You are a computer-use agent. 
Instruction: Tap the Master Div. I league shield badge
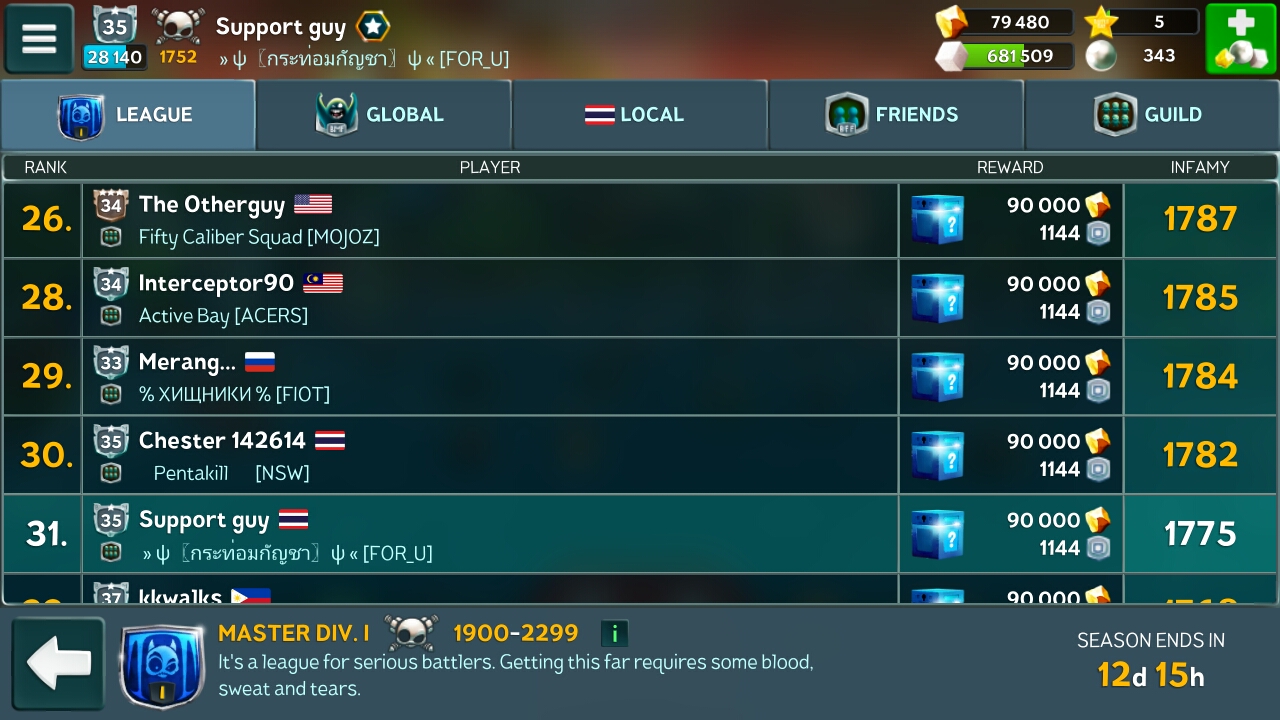(162, 665)
